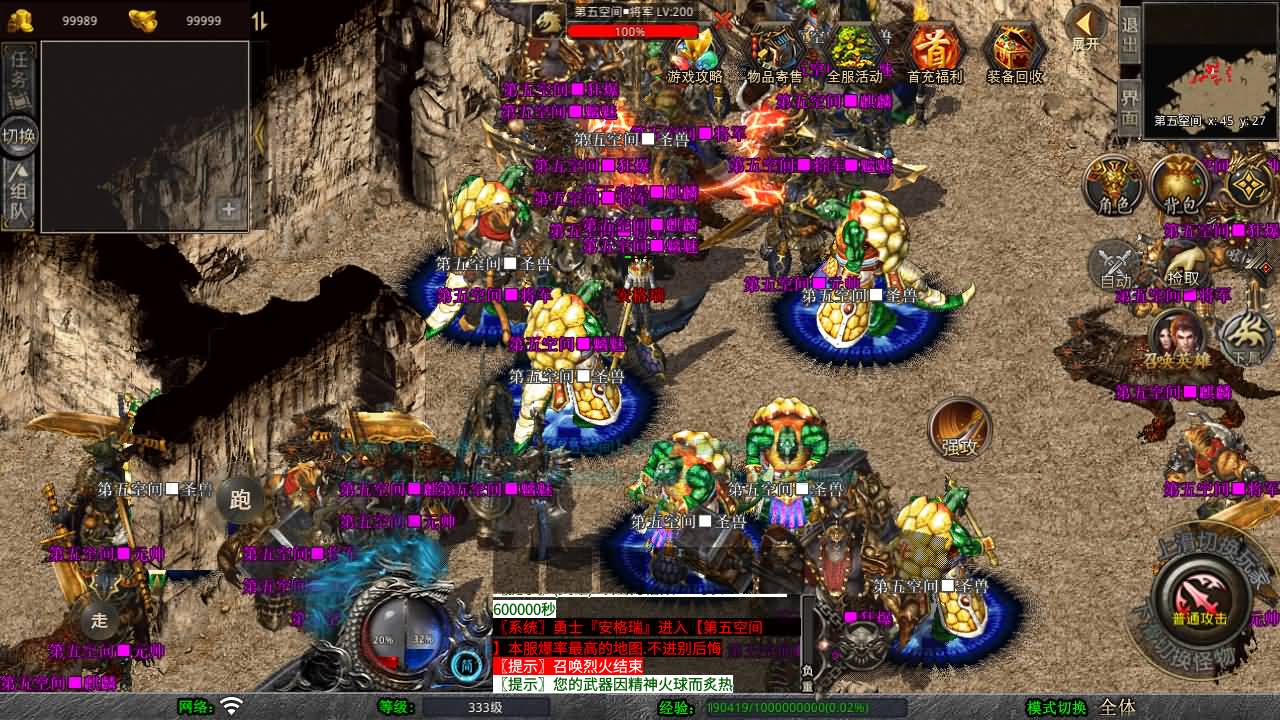This screenshot has width=1280, height=720.
Task: Activate the 强攻 power attack skill
Action: [960, 428]
